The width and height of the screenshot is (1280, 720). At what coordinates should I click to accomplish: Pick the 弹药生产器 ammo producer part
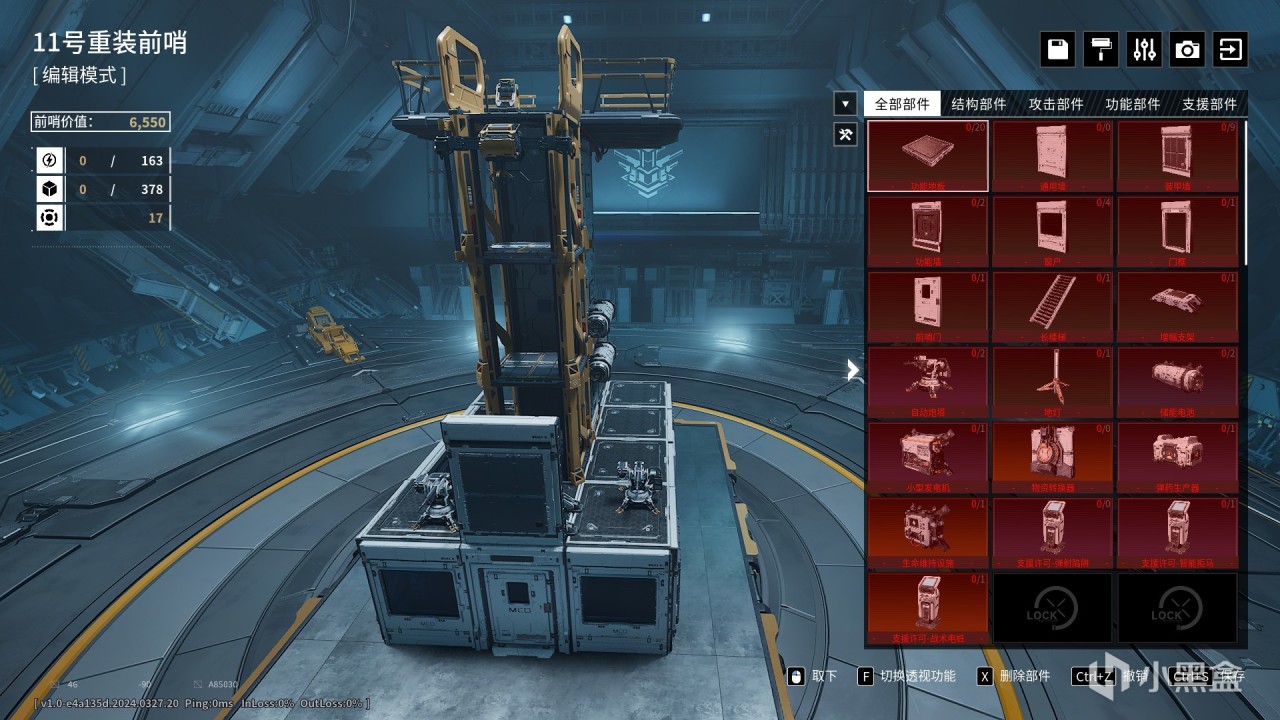point(1177,457)
